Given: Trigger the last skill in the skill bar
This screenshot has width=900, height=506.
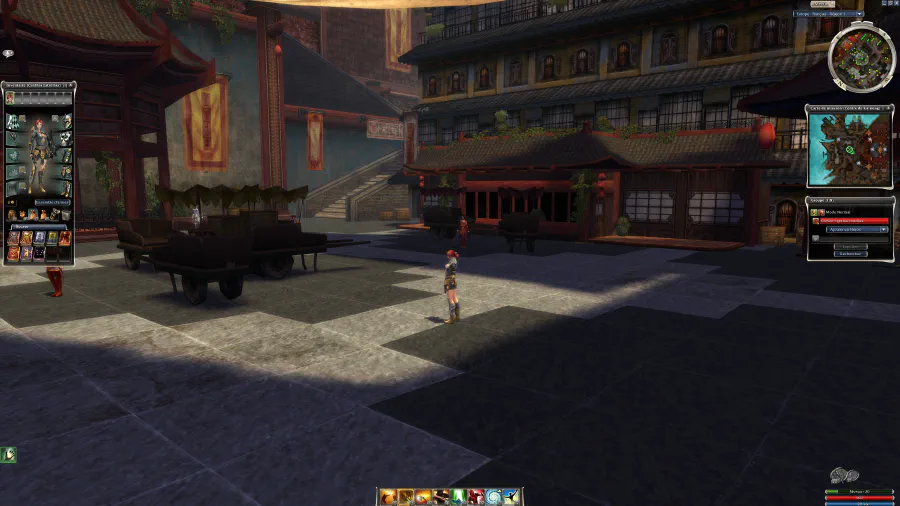Looking at the screenshot, I should point(512,497).
